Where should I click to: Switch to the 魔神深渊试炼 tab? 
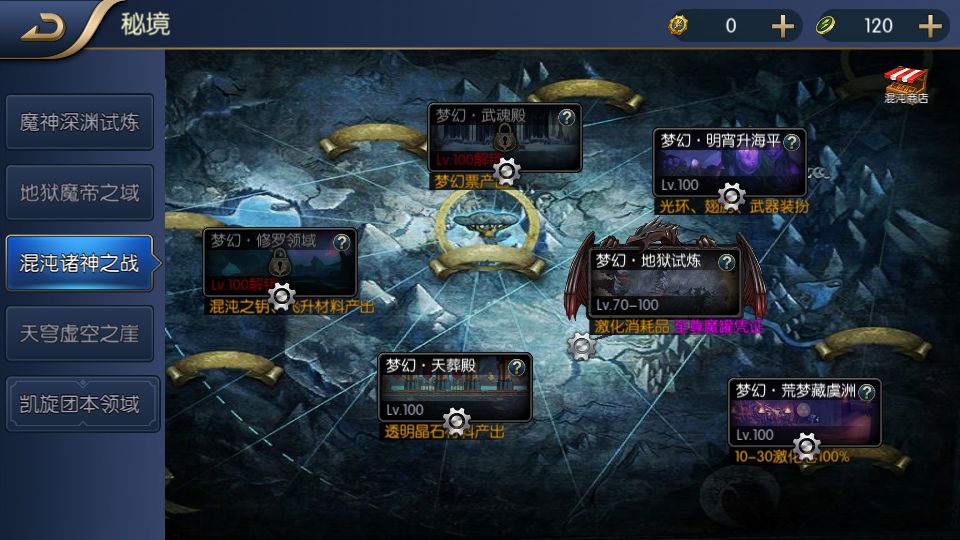click(80, 122)
